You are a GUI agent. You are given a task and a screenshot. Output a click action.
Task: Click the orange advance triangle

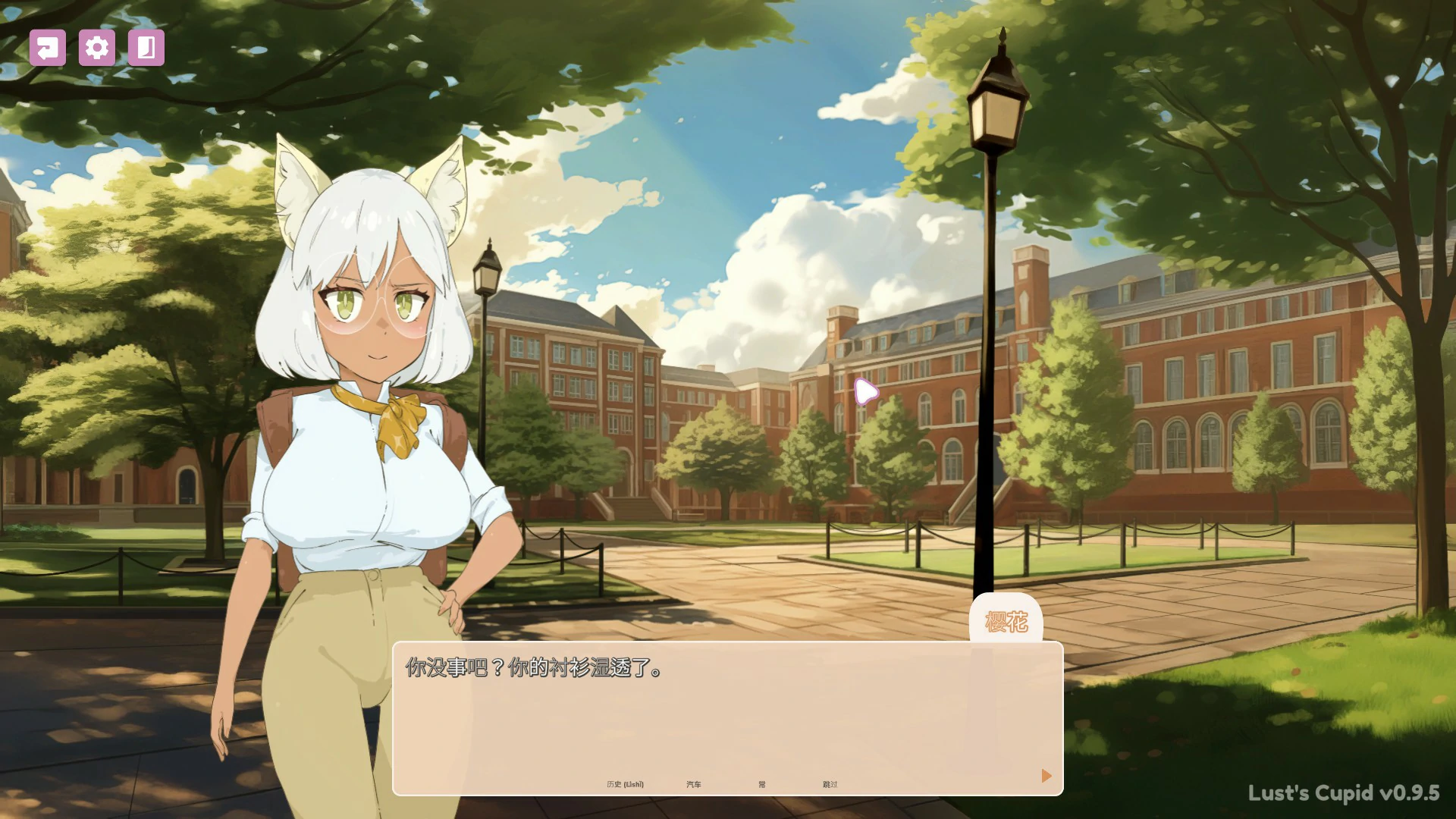(x=1046, y=776)
